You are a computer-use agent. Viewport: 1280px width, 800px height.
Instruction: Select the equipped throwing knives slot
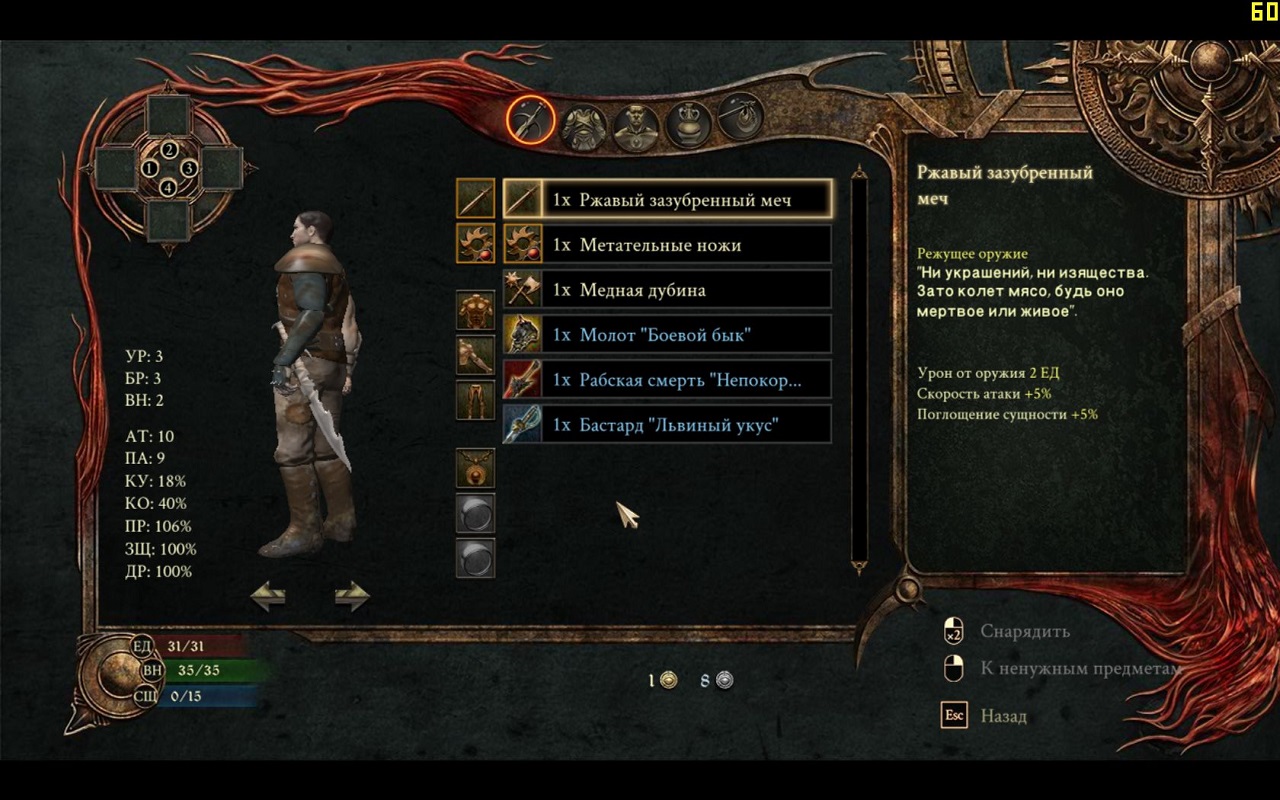475,243
